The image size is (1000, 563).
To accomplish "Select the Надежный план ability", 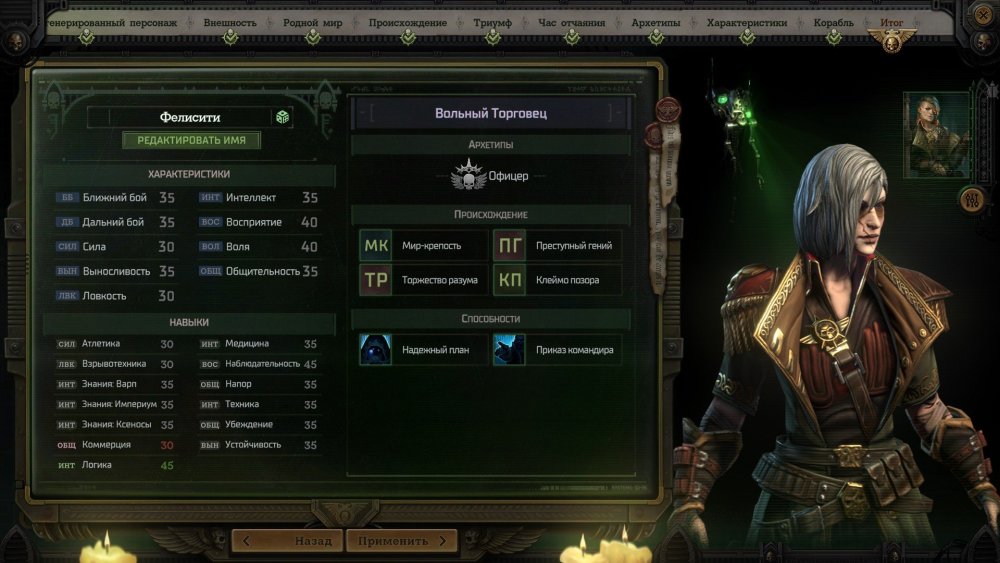I will coord(422,350).
